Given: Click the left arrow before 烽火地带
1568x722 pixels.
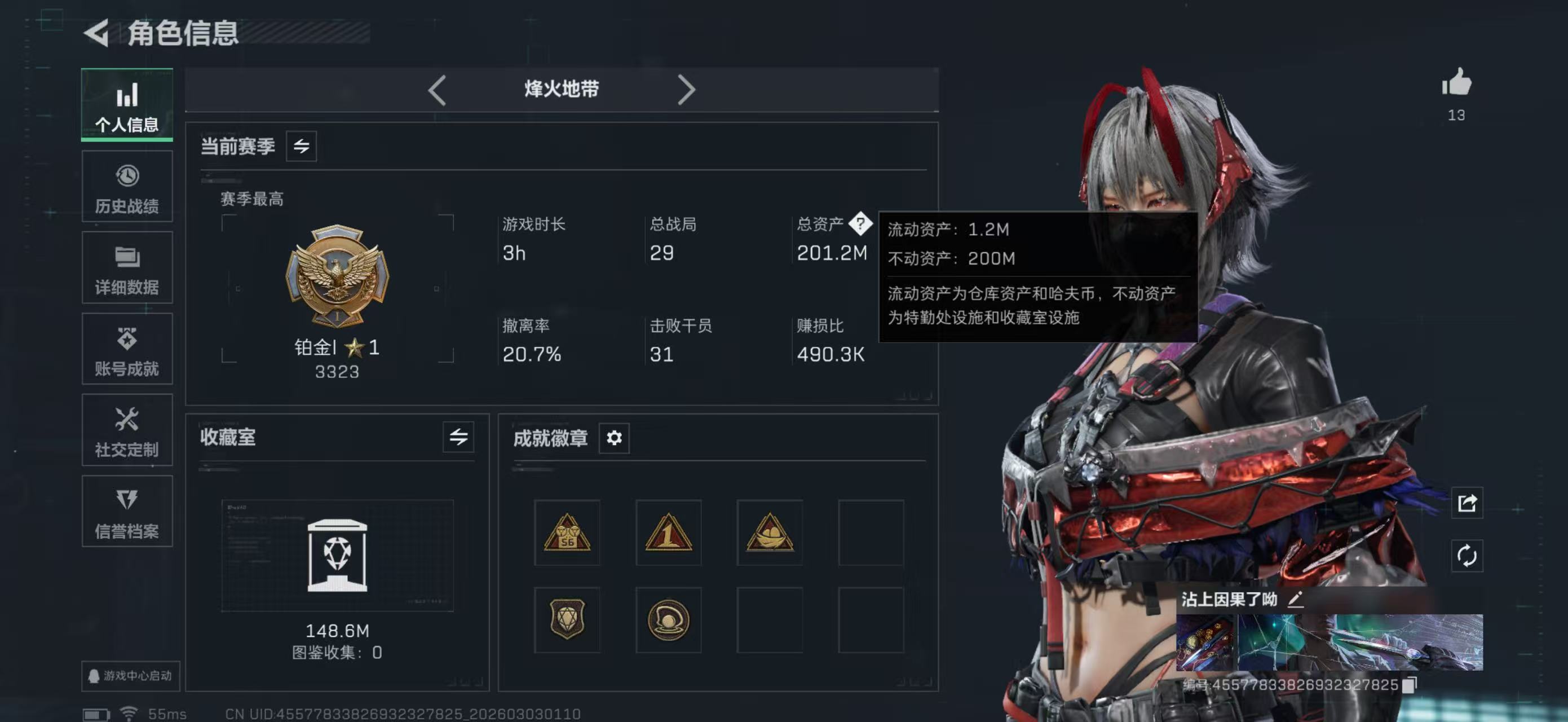Looking at the screenshot, I should click(437, 89).
